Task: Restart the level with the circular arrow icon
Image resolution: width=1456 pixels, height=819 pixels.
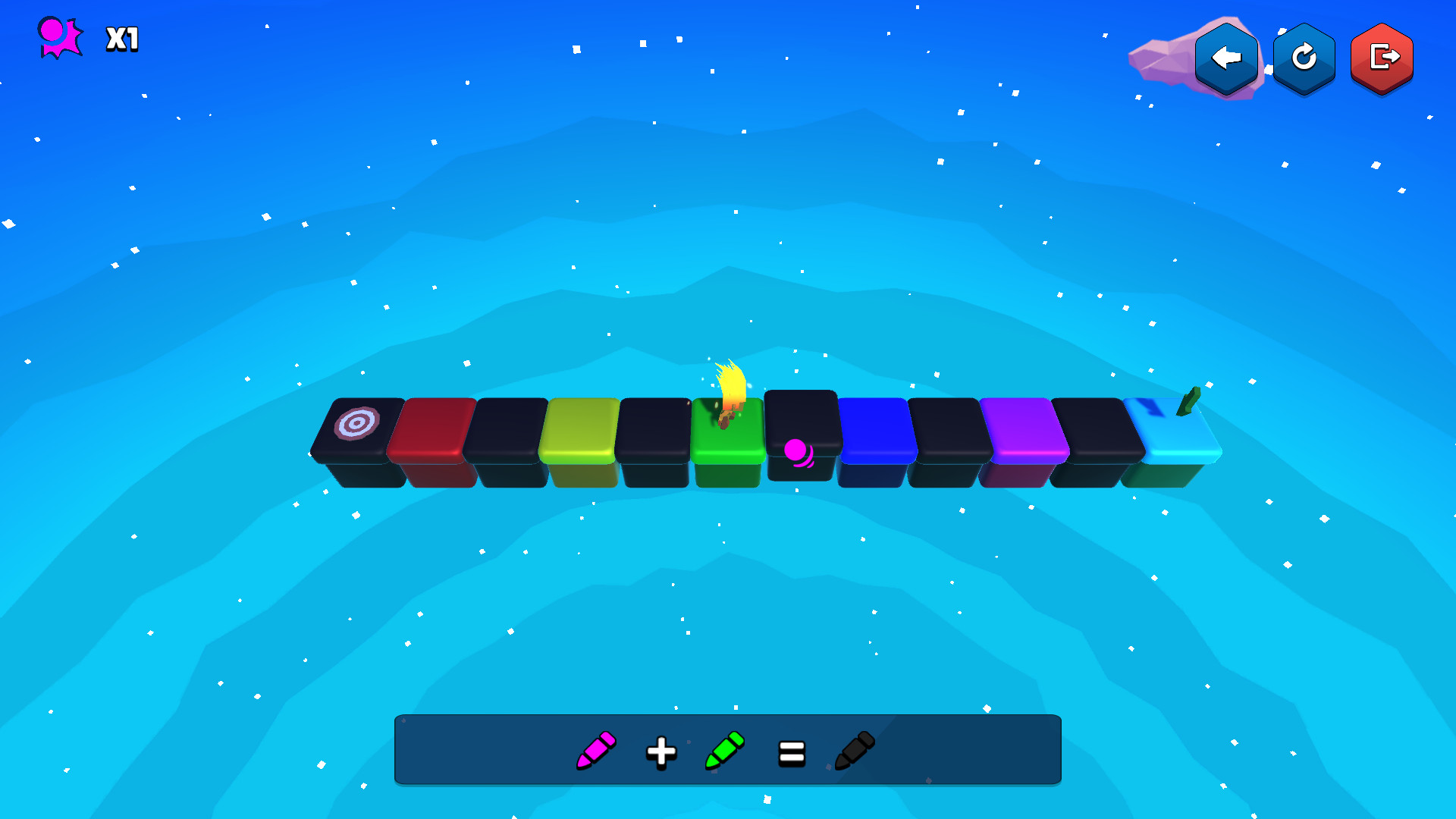Action: tap(1304, 57)
